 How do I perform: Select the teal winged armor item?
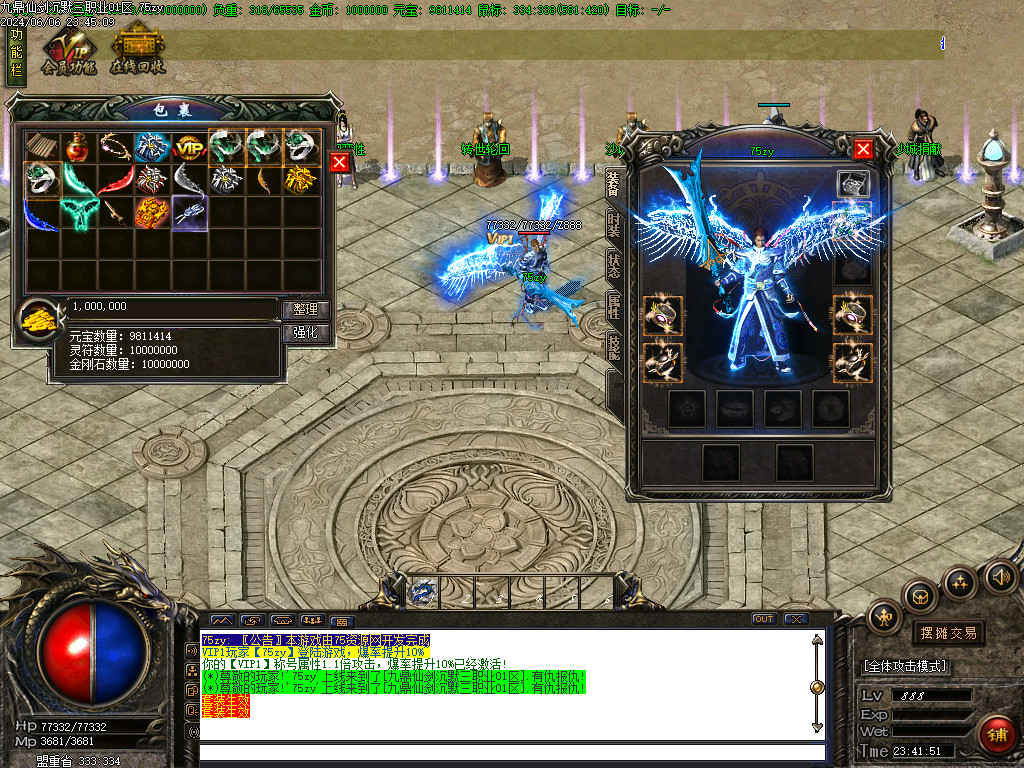(x=78, y=213)
